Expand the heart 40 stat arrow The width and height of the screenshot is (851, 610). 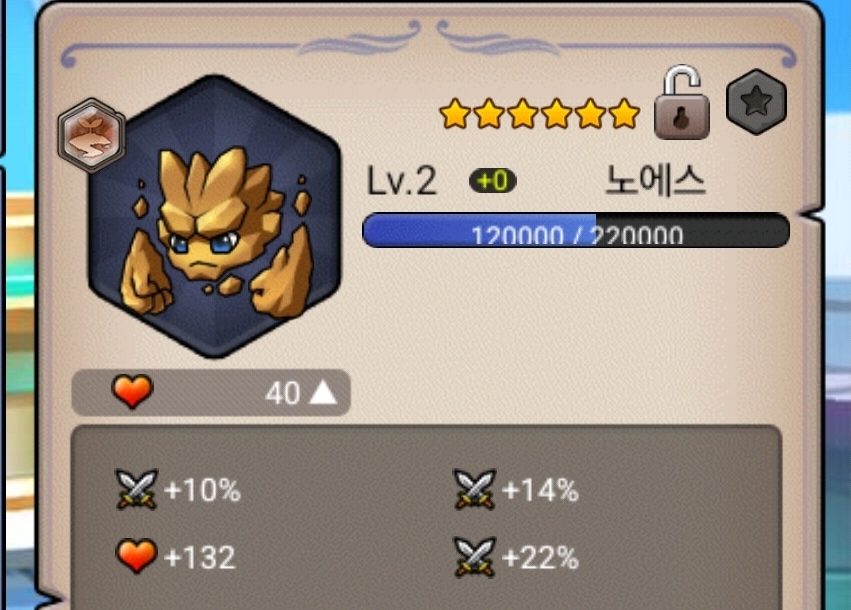pyautogui.click(x=323, y=393)
